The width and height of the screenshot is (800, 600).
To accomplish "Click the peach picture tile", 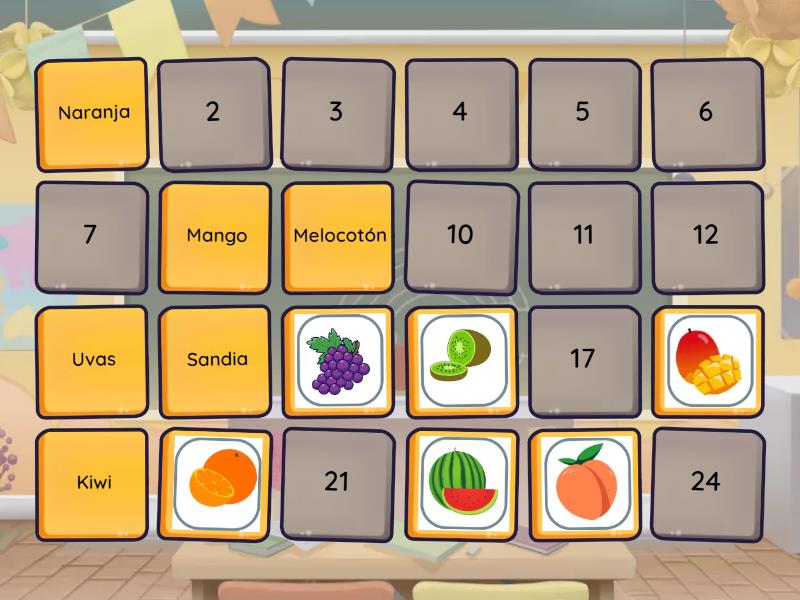I will coord(584,484).
